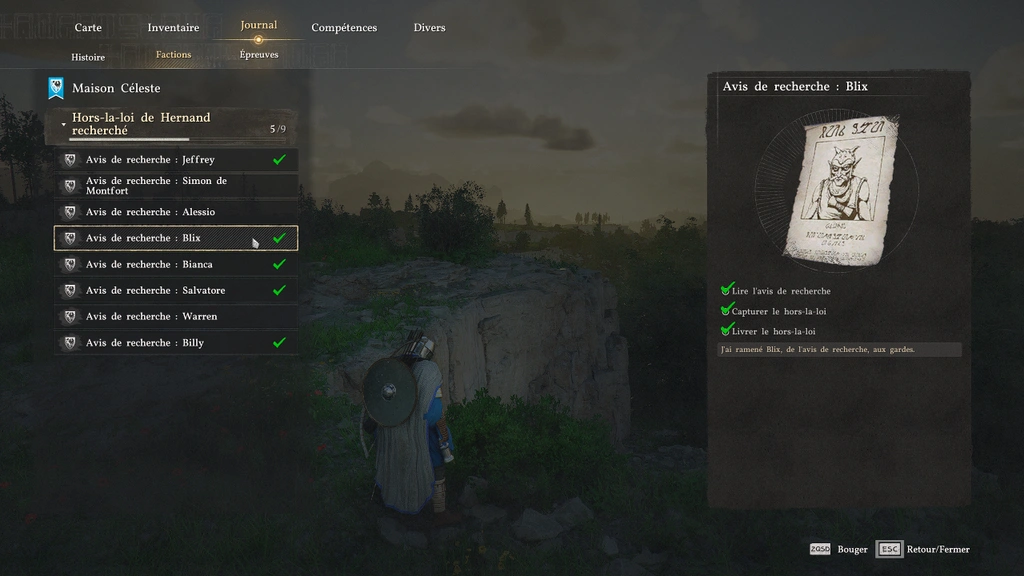1024x576 pixels.
Task: Open the Épreuves sub-tab
Action: (259, 55)
